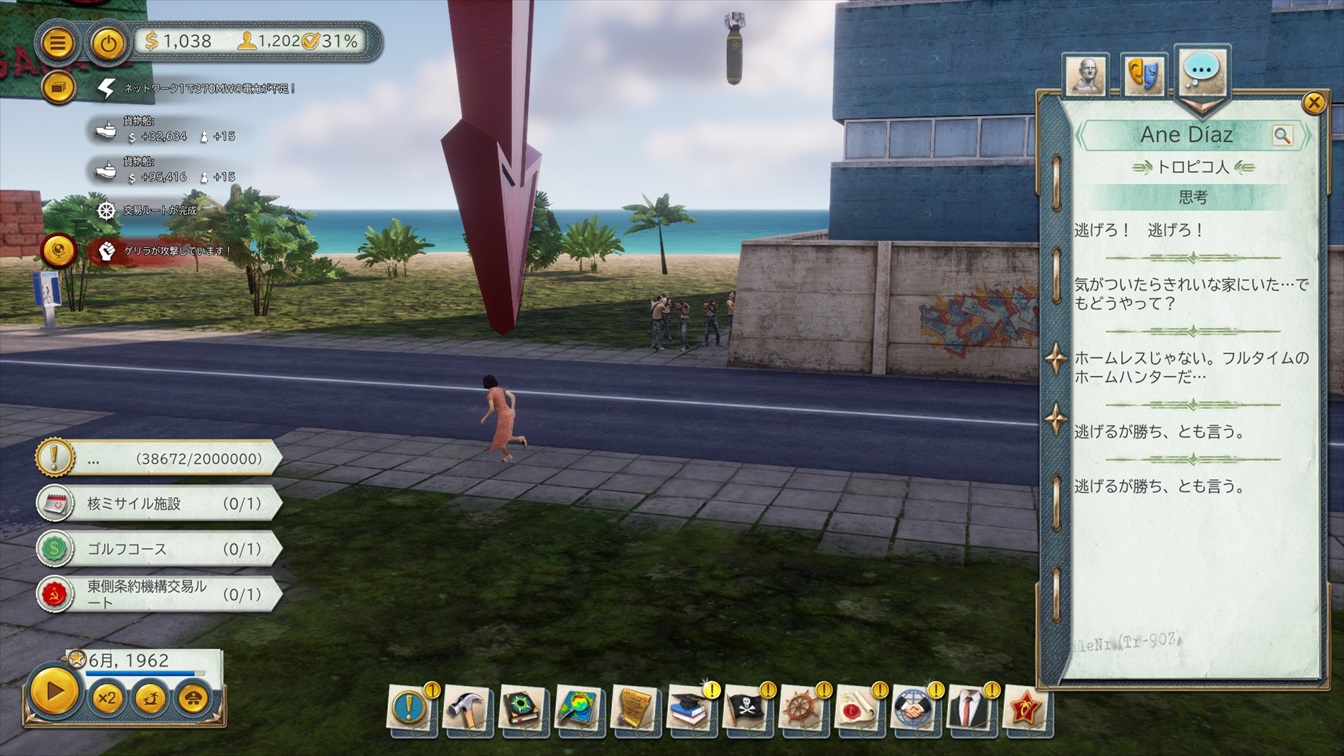Open the hammer build menu
1344x756 pixels.
(x=465, y=708)
